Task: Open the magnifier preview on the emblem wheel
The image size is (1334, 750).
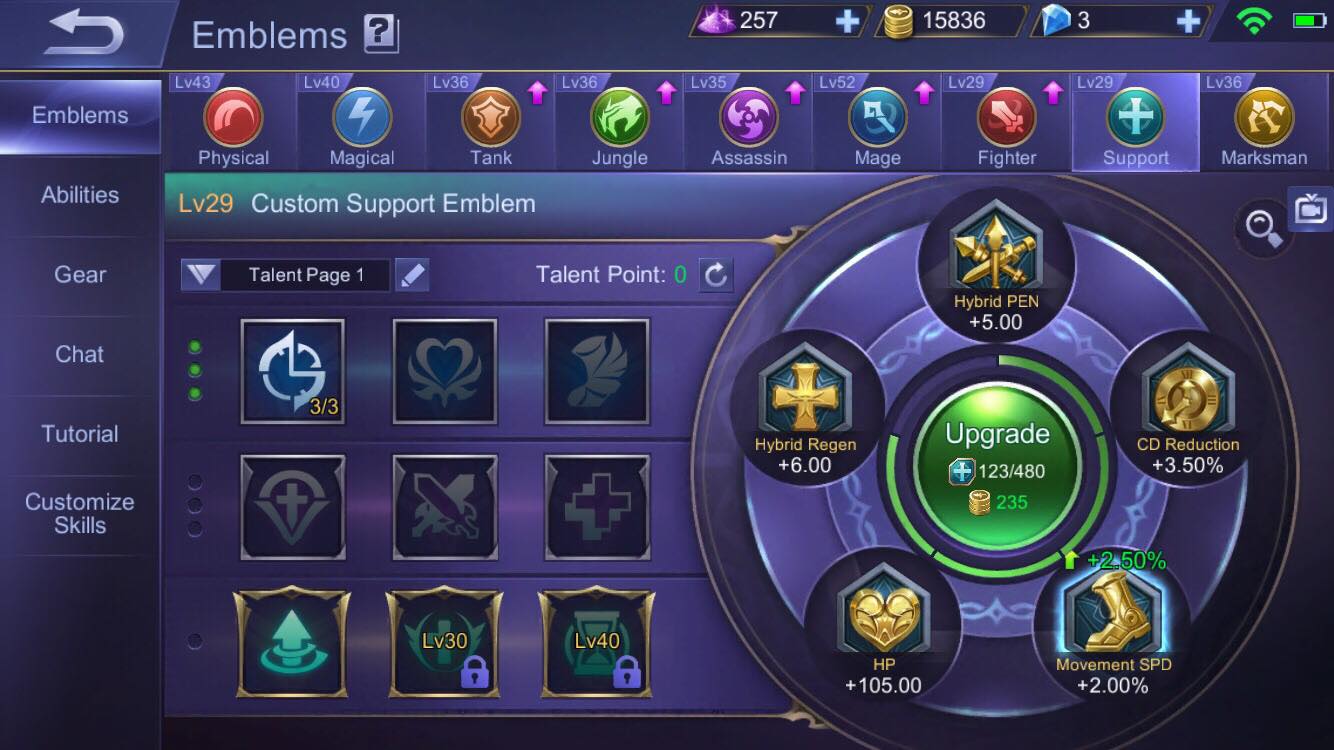Action: click(1262, 227)
